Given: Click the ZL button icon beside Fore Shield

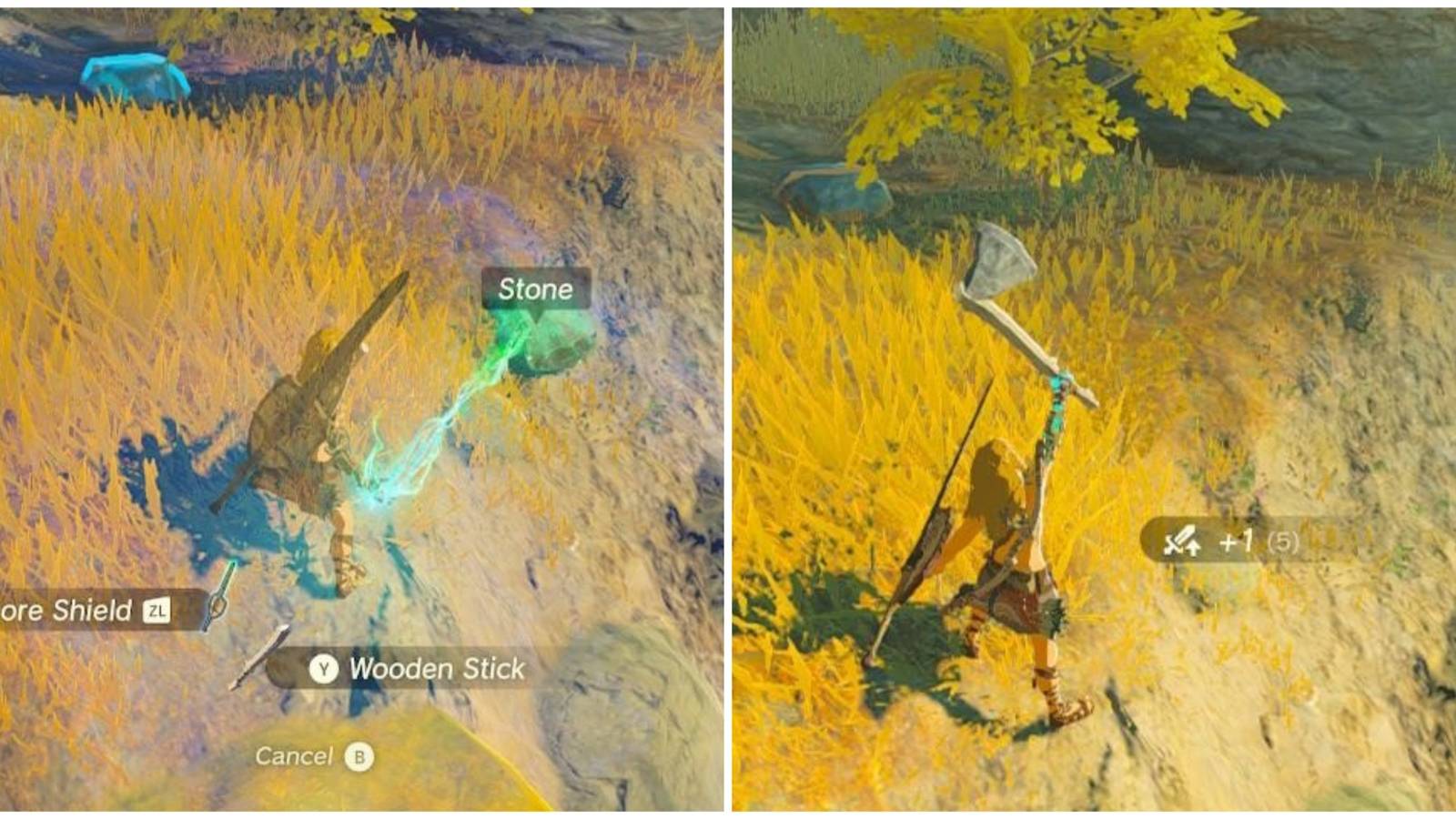Looking at the screenshot, I should [158, 612].
